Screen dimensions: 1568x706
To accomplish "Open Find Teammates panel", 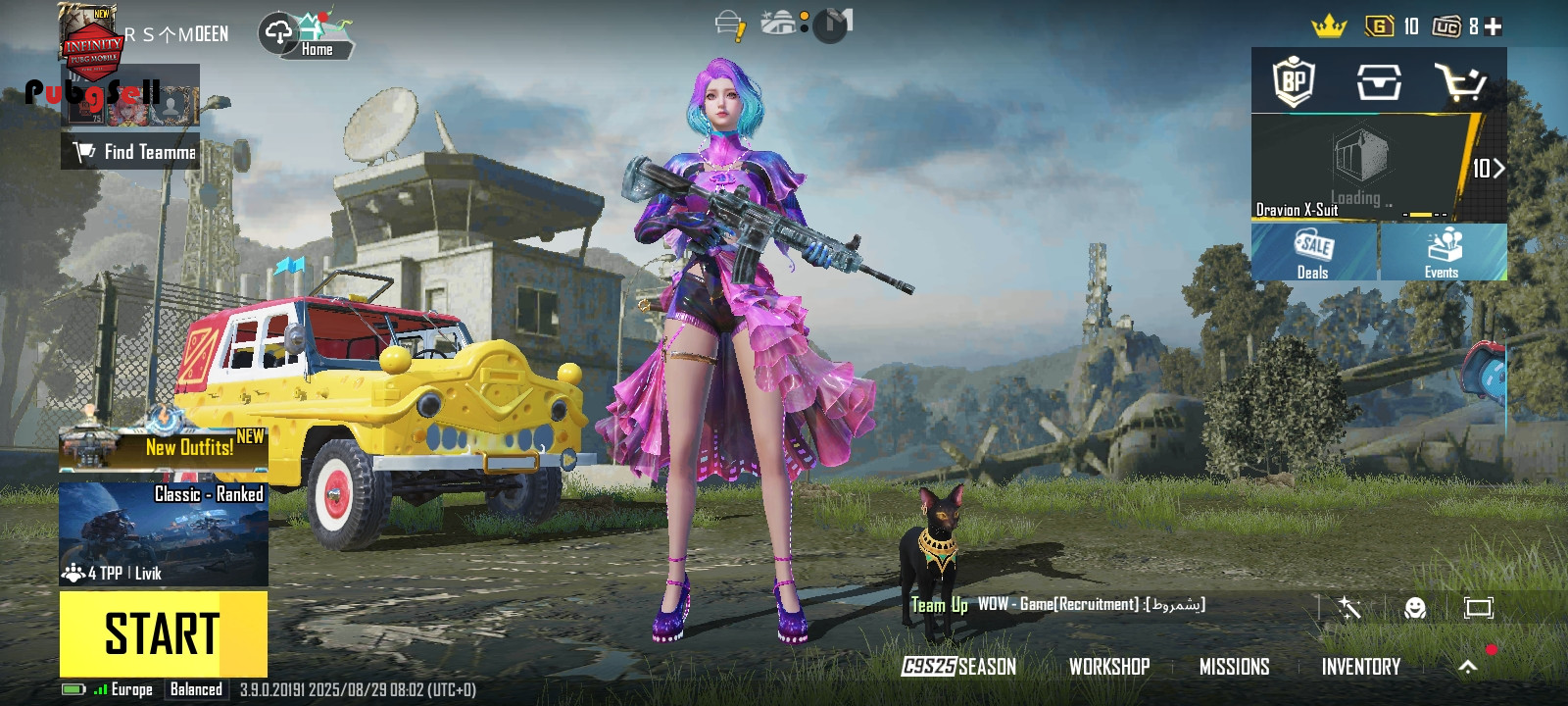I will click(131, 152).
